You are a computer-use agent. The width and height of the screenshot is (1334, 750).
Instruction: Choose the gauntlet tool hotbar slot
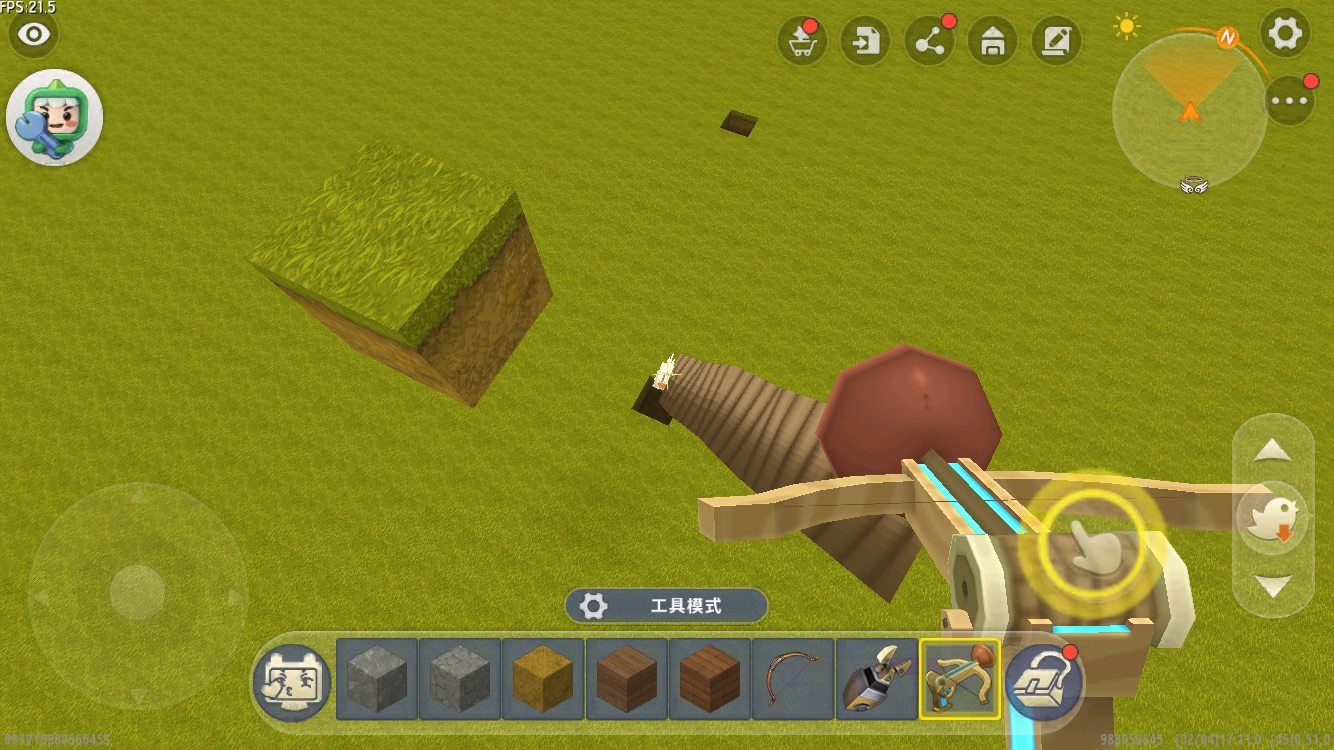pos(876,680)
